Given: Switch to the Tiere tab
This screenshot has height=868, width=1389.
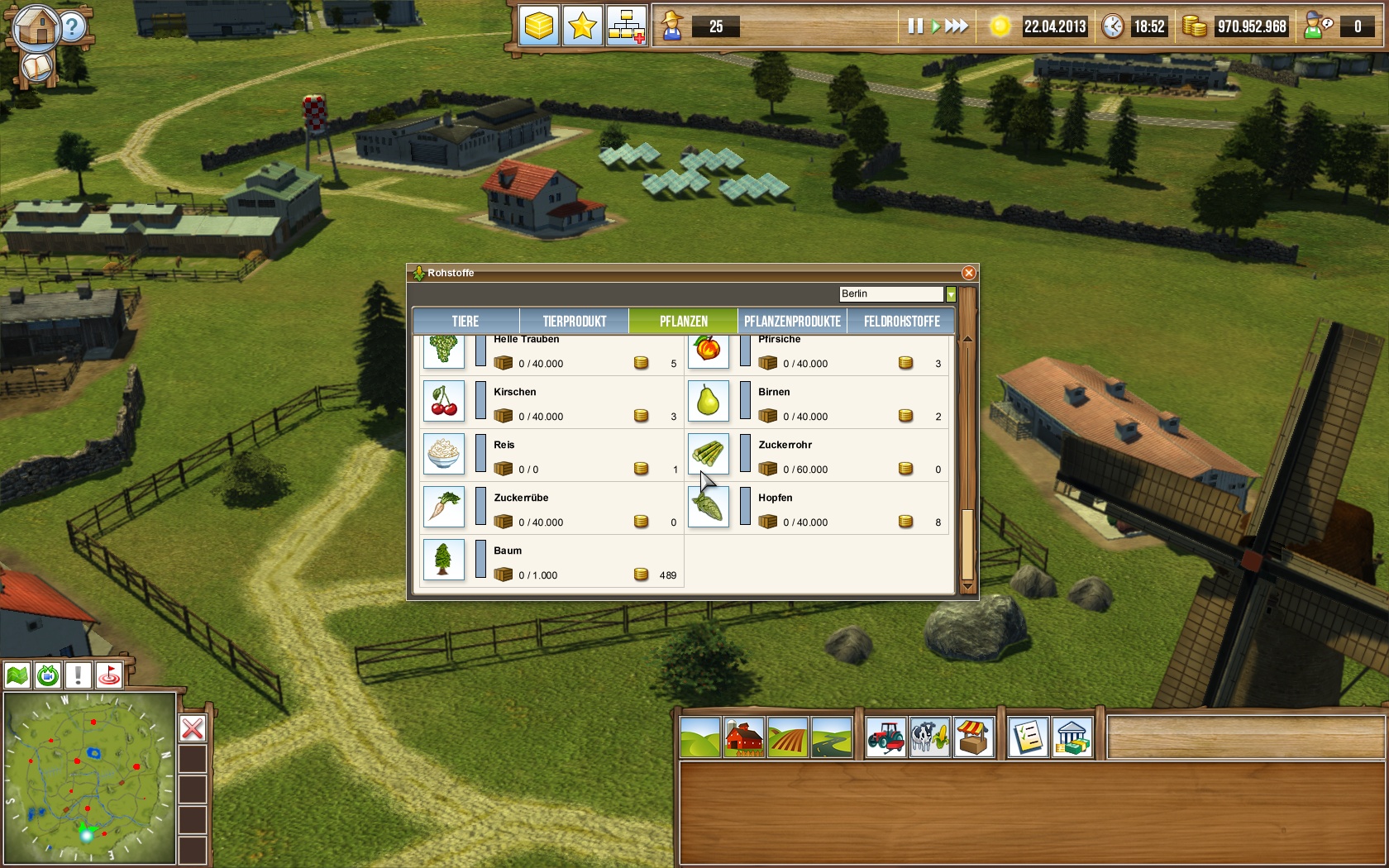Looking at the screenshot, I should point(465,322).
